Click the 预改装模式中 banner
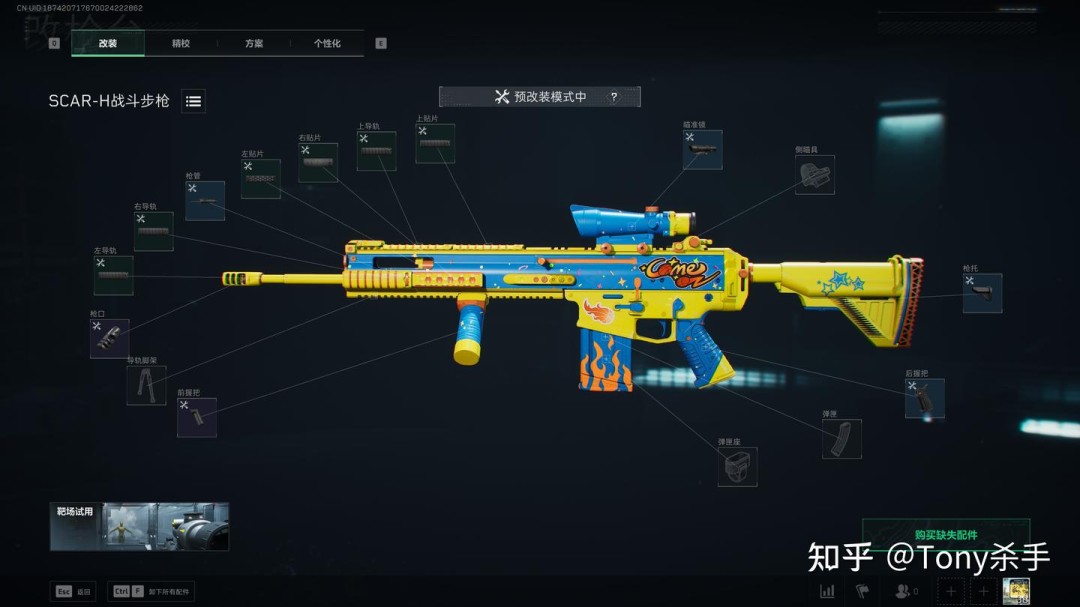This screenshot has height=607, width=1080. (540, 97)
